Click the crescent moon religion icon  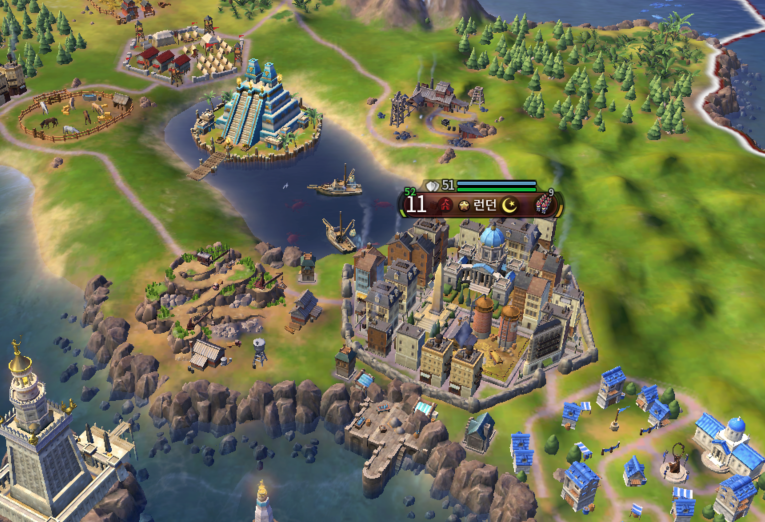(511, 205)
